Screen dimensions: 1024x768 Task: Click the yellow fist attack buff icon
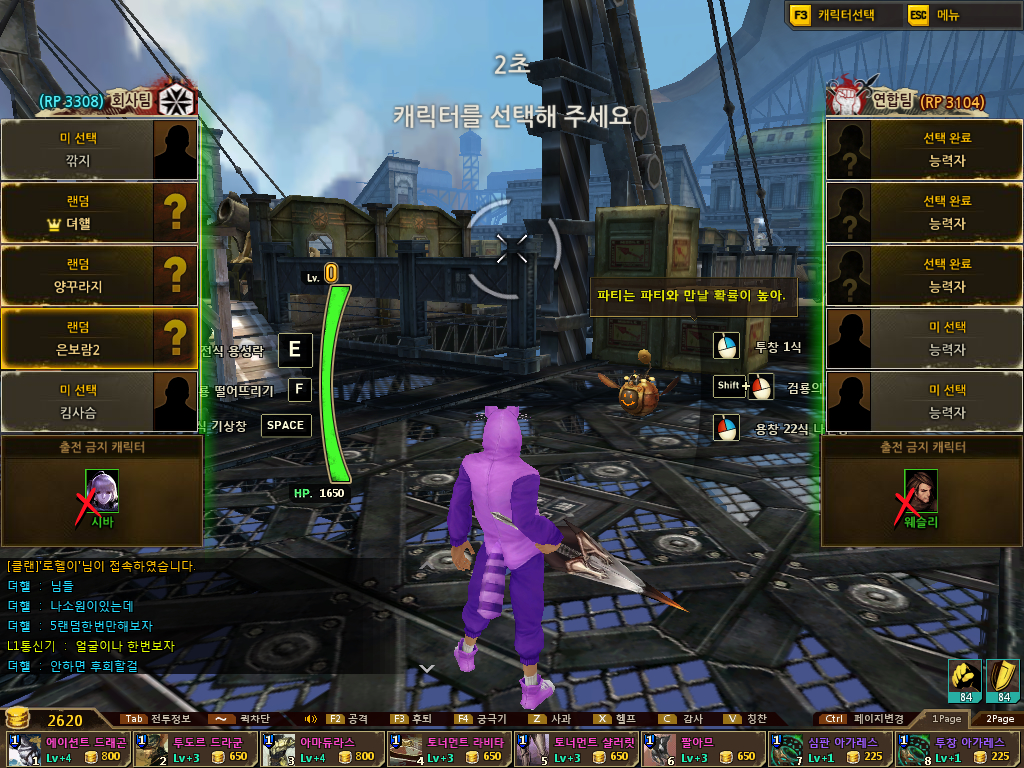pos(965,680)
